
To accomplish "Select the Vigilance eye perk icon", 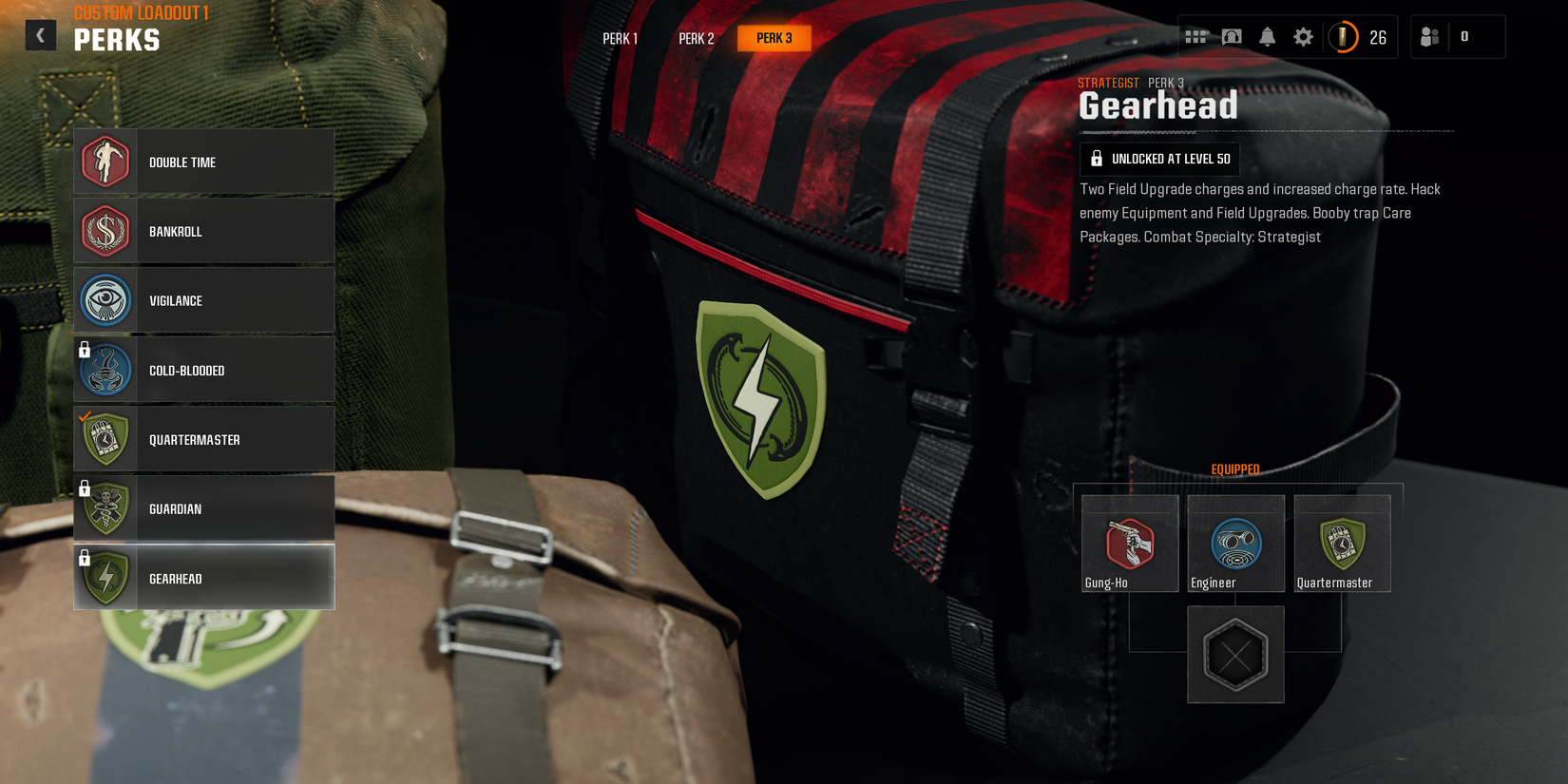I will point(105,300).
